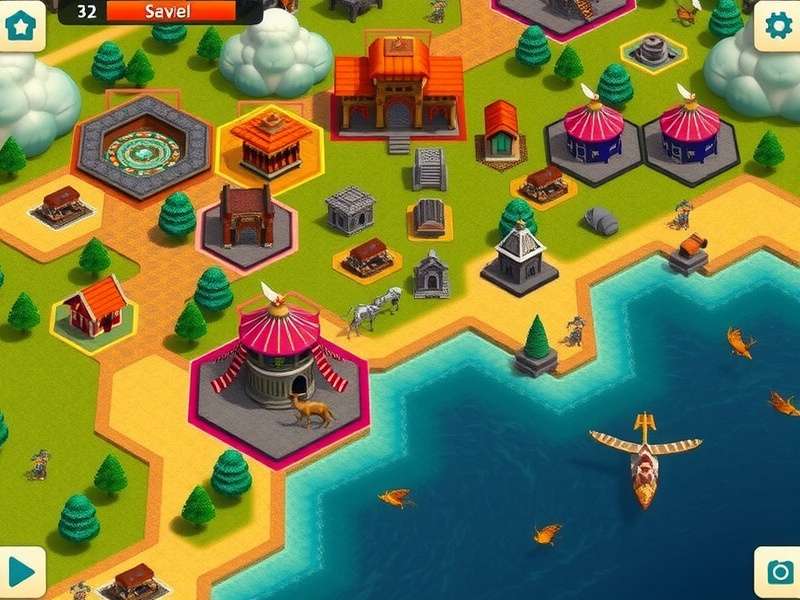This screenshot has width=800, height=600.
Task: Open the gear settings menu
Action: pyautogui.click(x=777, y=25)
